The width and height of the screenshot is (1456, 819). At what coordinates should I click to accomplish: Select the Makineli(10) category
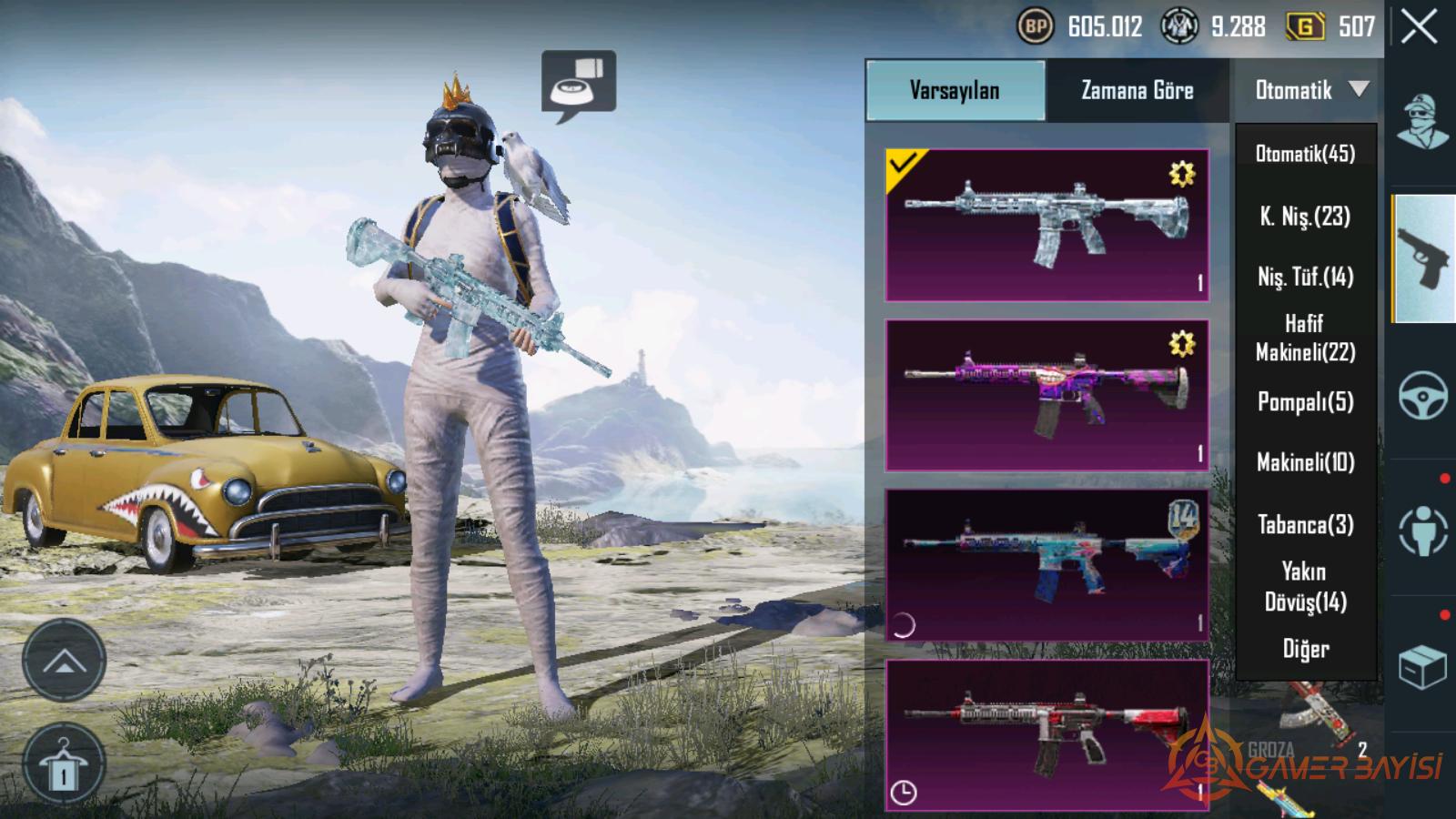pyautogui.click(x=1305, y=462)
